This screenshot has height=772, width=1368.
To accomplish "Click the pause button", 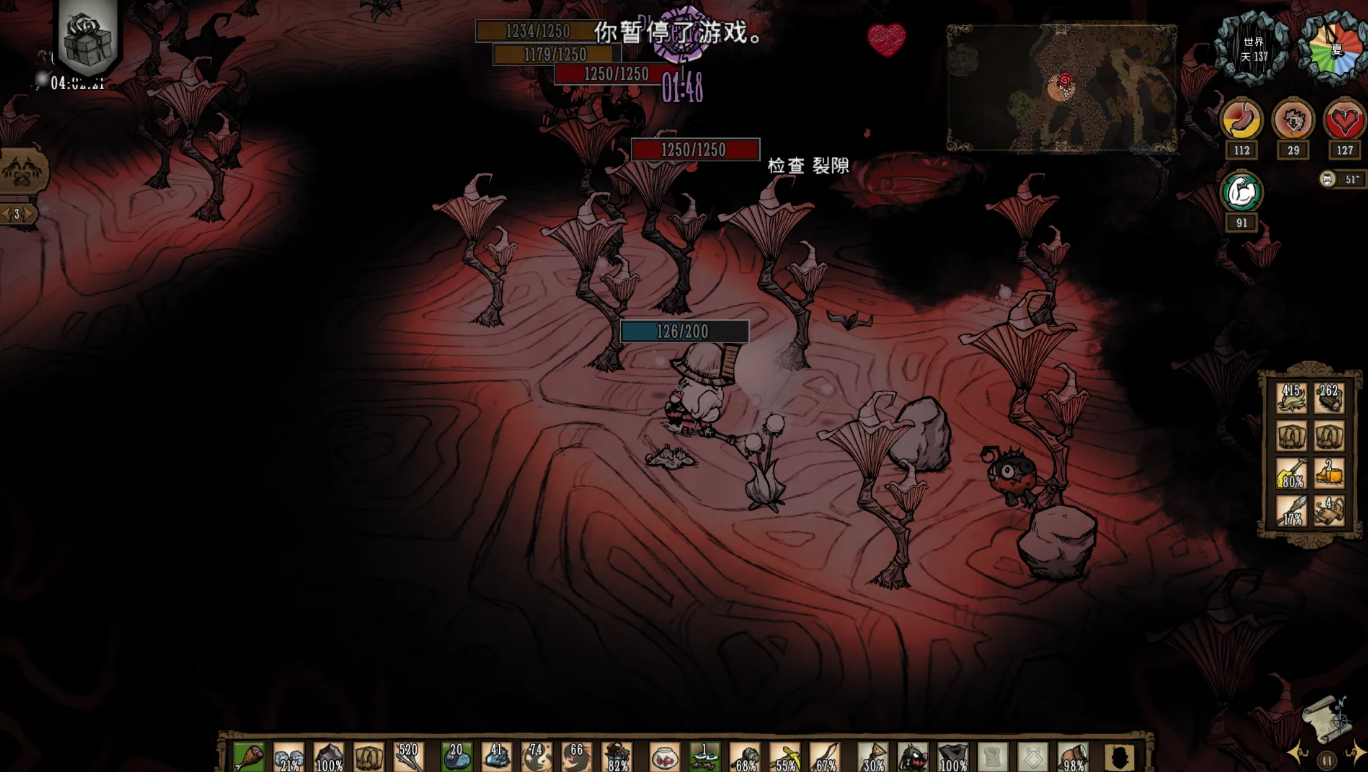I will coord(1327,760).
